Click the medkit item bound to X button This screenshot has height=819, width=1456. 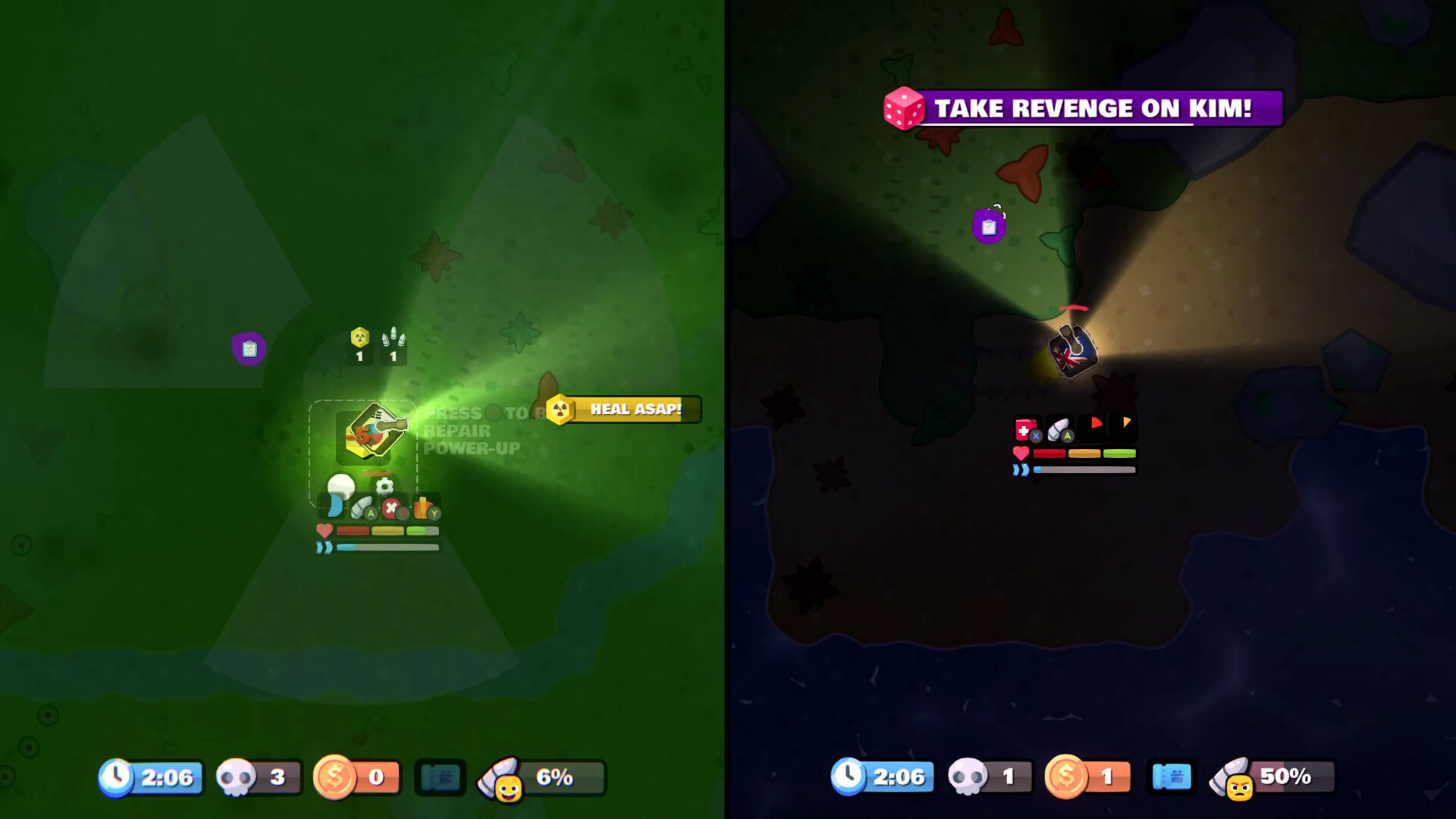pos(1025,428)
